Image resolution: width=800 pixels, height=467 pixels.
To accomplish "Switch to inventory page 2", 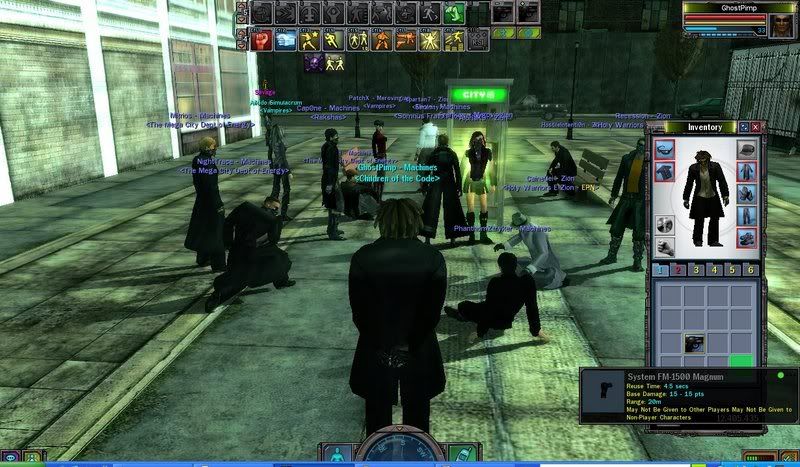I will pos(678,270).
